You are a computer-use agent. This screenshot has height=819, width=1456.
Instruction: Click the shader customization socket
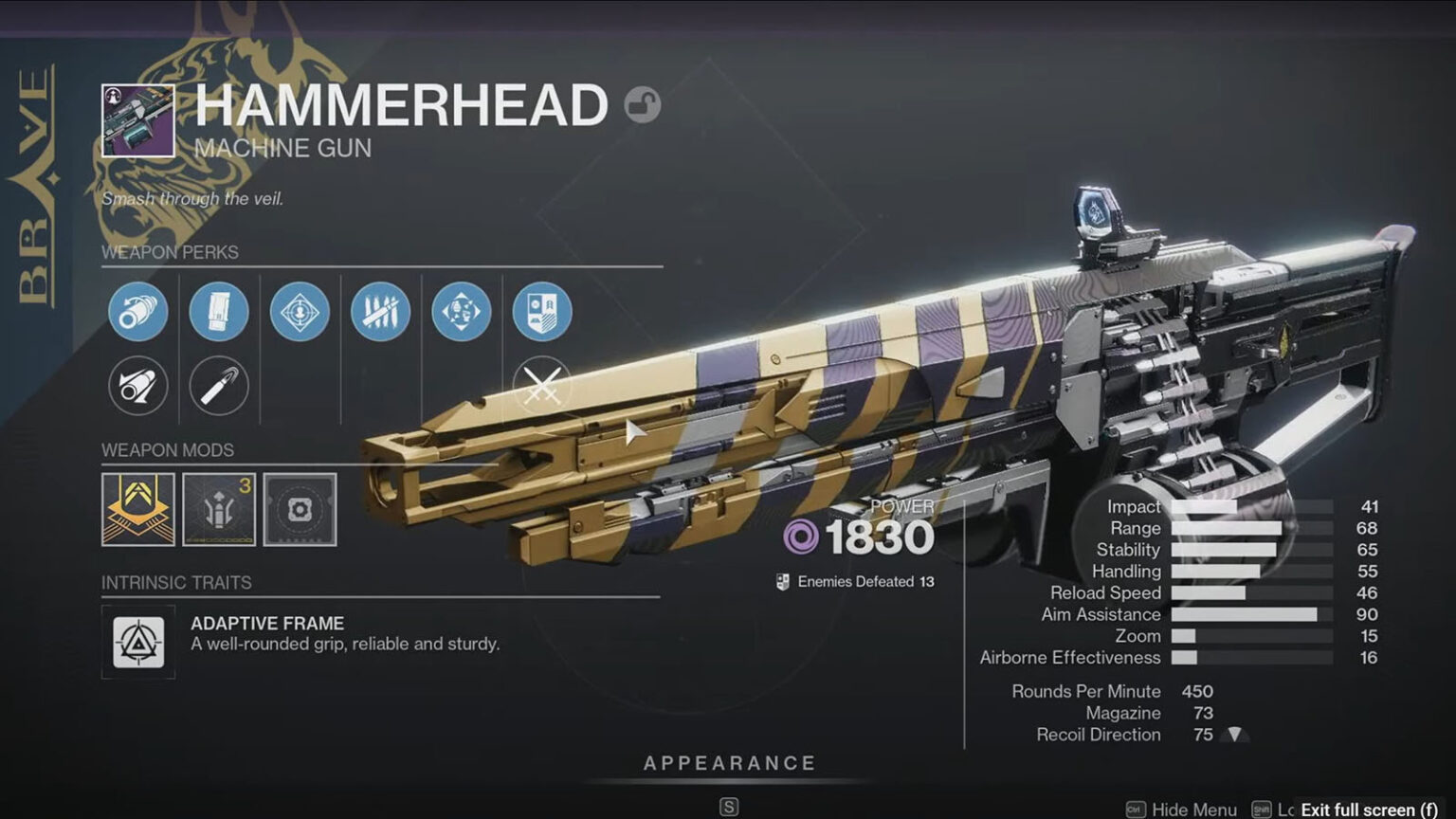tap(300, 511)
